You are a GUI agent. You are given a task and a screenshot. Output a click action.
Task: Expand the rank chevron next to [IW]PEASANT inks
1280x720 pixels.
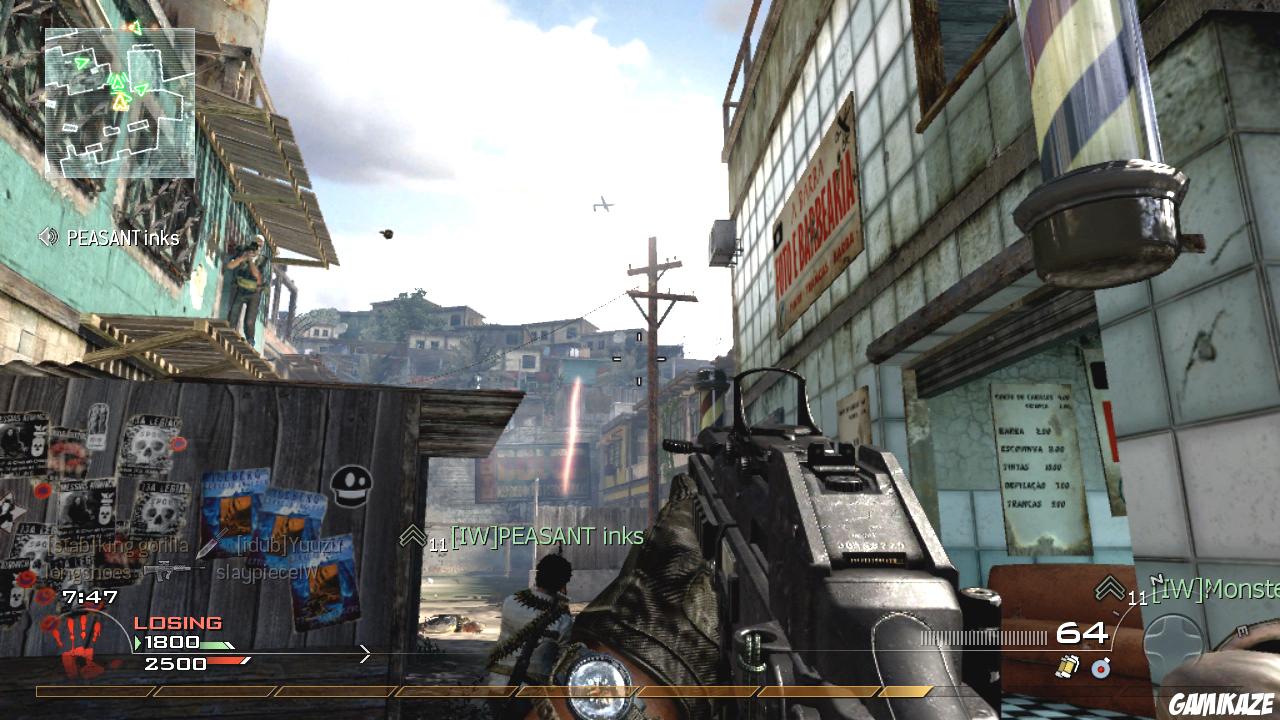[x=411, y=536]
